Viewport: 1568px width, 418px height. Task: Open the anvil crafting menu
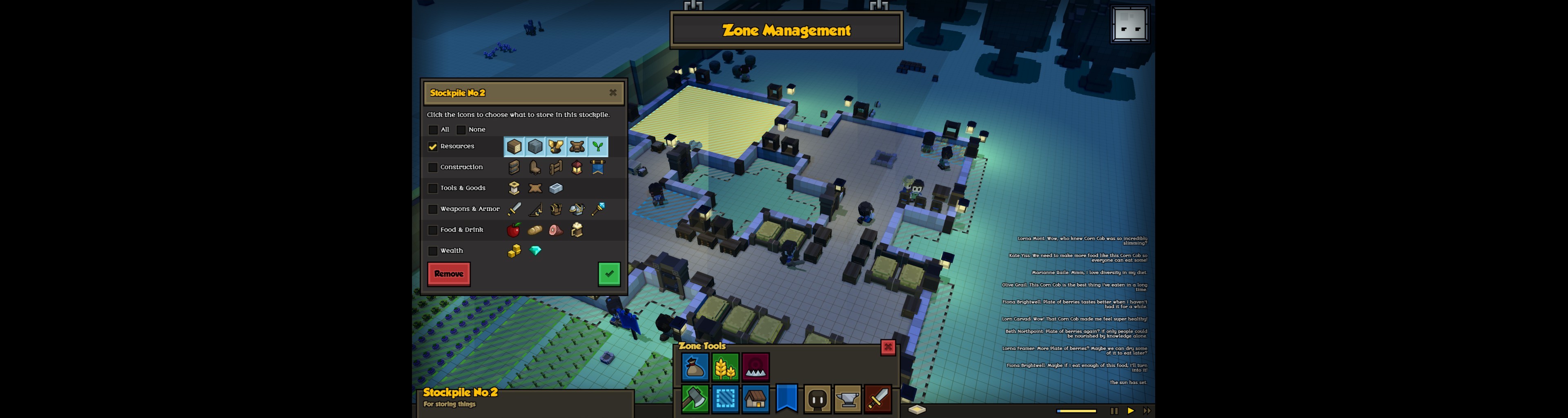[x=847, y=399]
